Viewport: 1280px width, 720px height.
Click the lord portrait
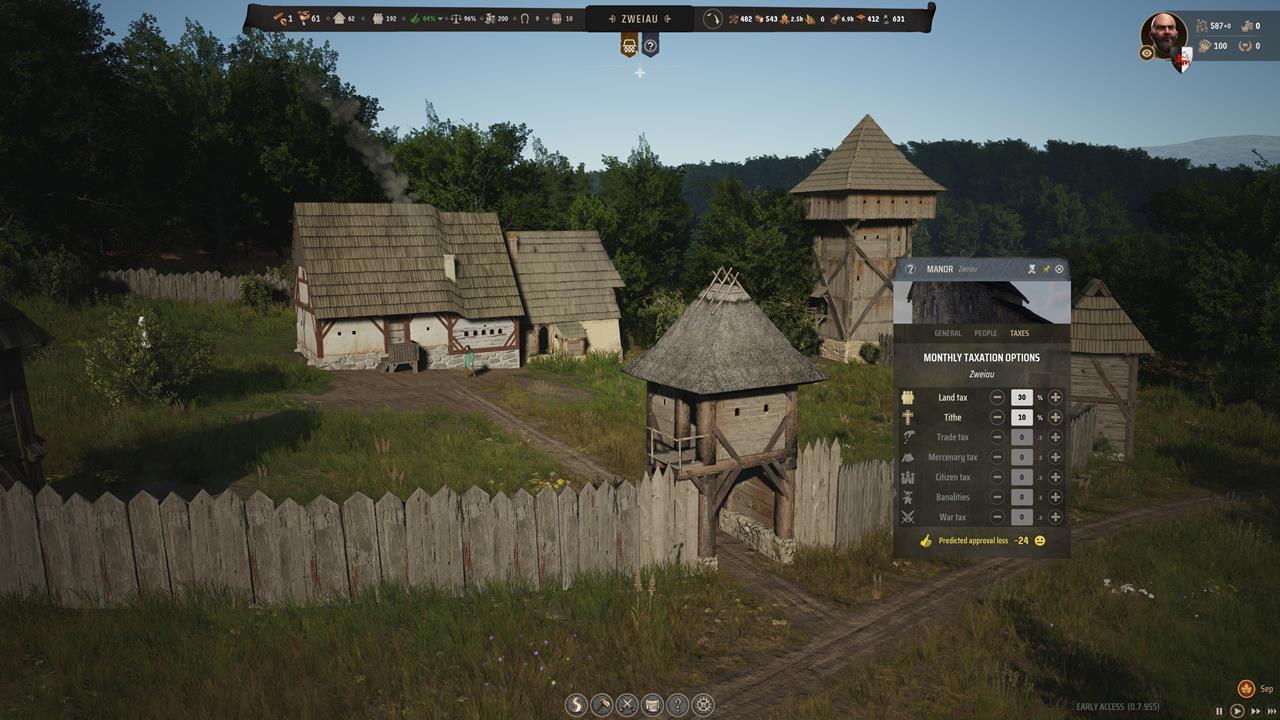[x=1163, y=35]
